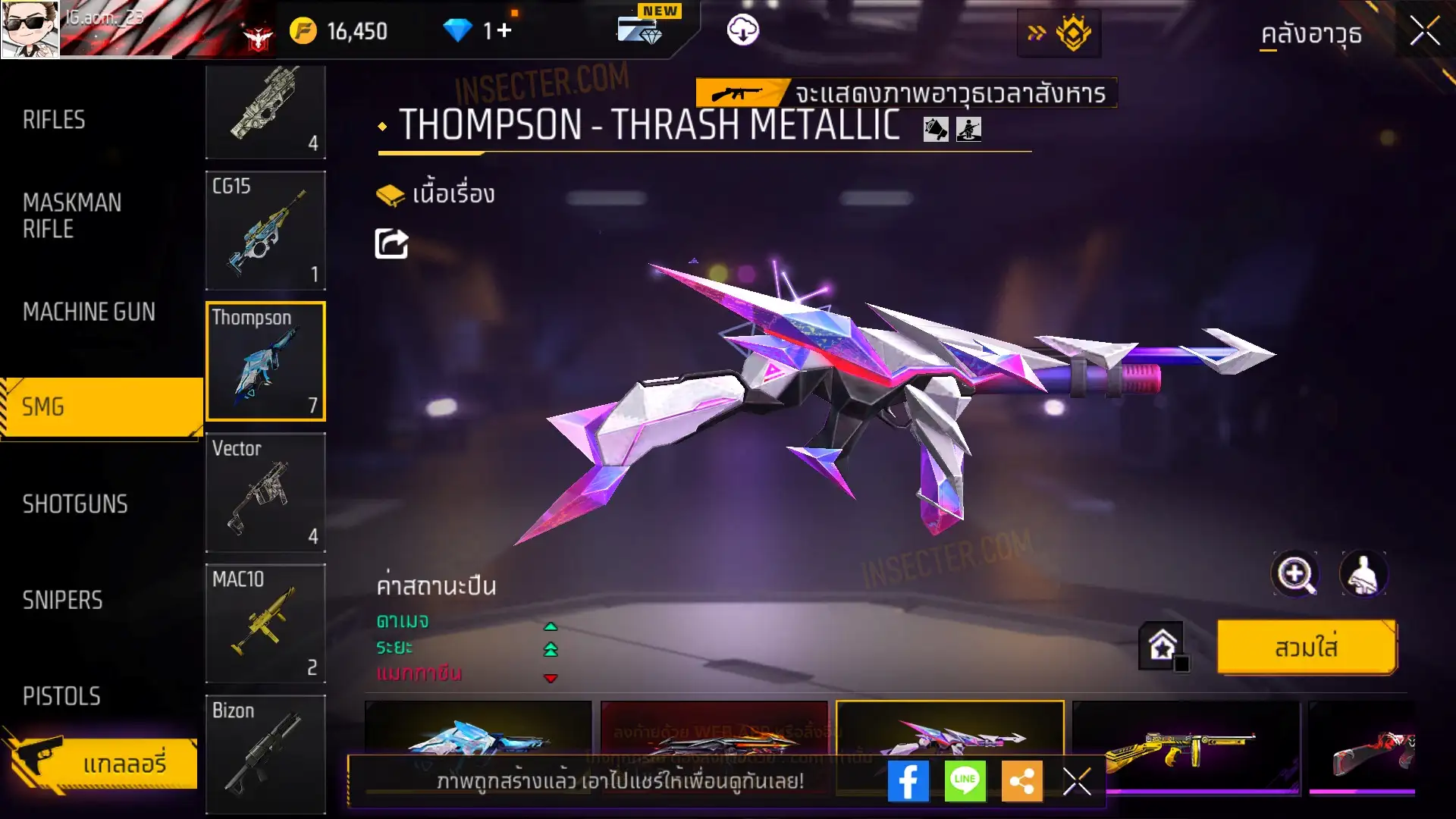Close the weapon vault screen
Screen dimensions: 1456x819
(1424, 32)
